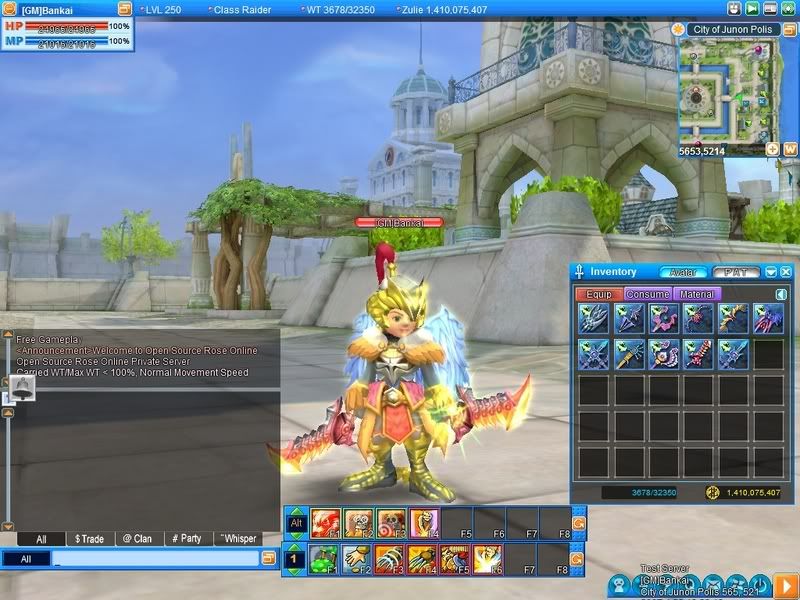Activate the bright burst skill in F6
800x600 pixels.
point(489,558)
